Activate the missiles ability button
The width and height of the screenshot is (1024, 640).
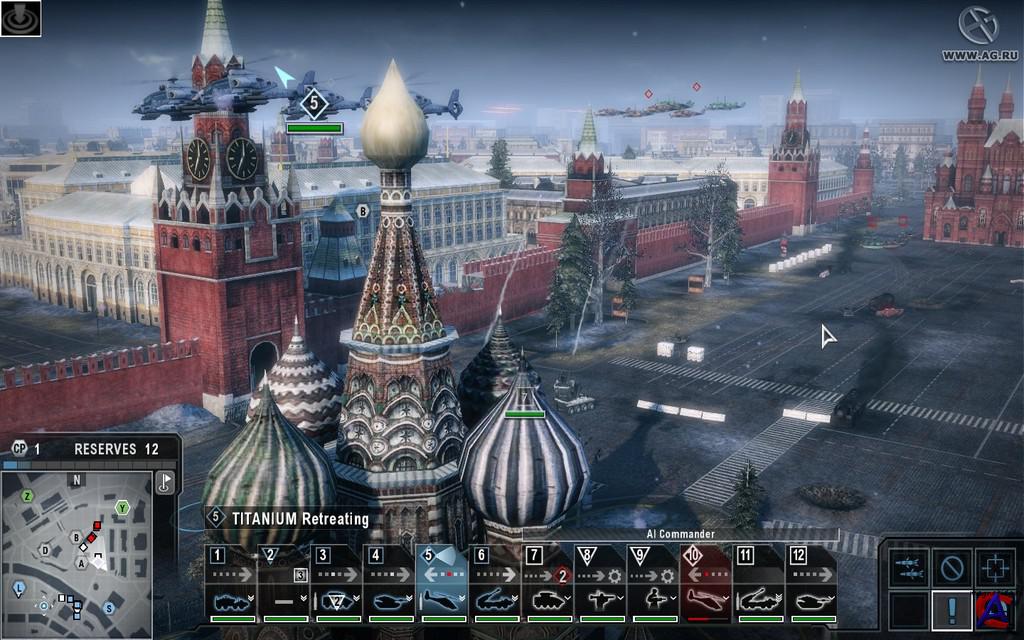point(909,567)
